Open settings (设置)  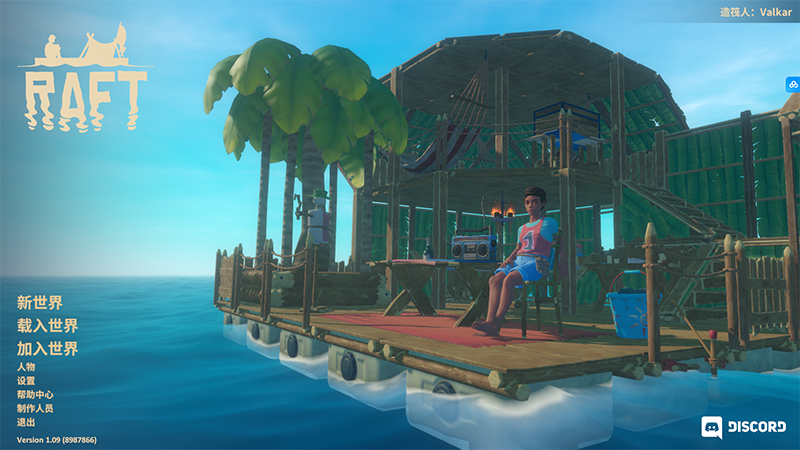(x=26, y=381)
